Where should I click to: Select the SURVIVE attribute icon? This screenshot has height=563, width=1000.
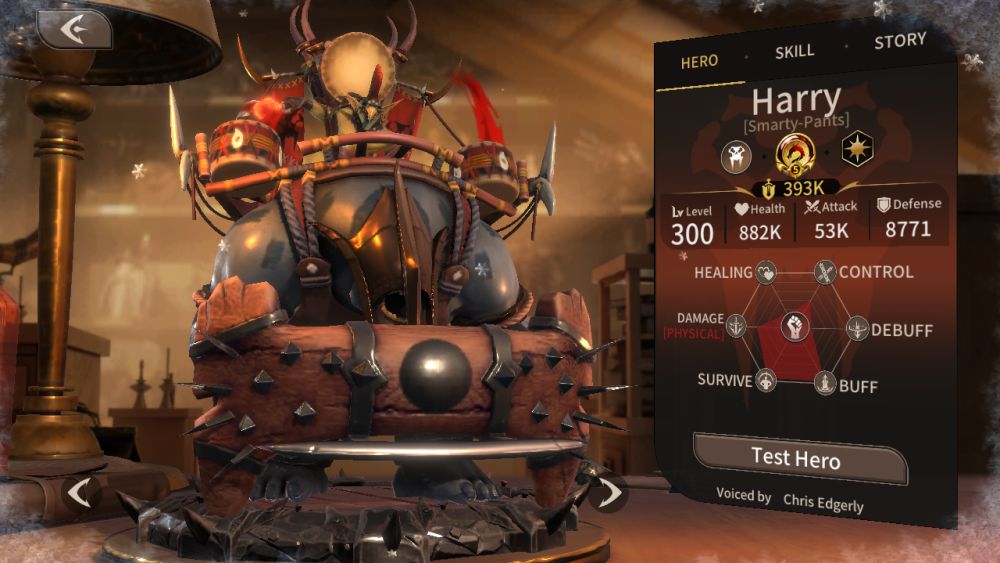coord(767,381)
